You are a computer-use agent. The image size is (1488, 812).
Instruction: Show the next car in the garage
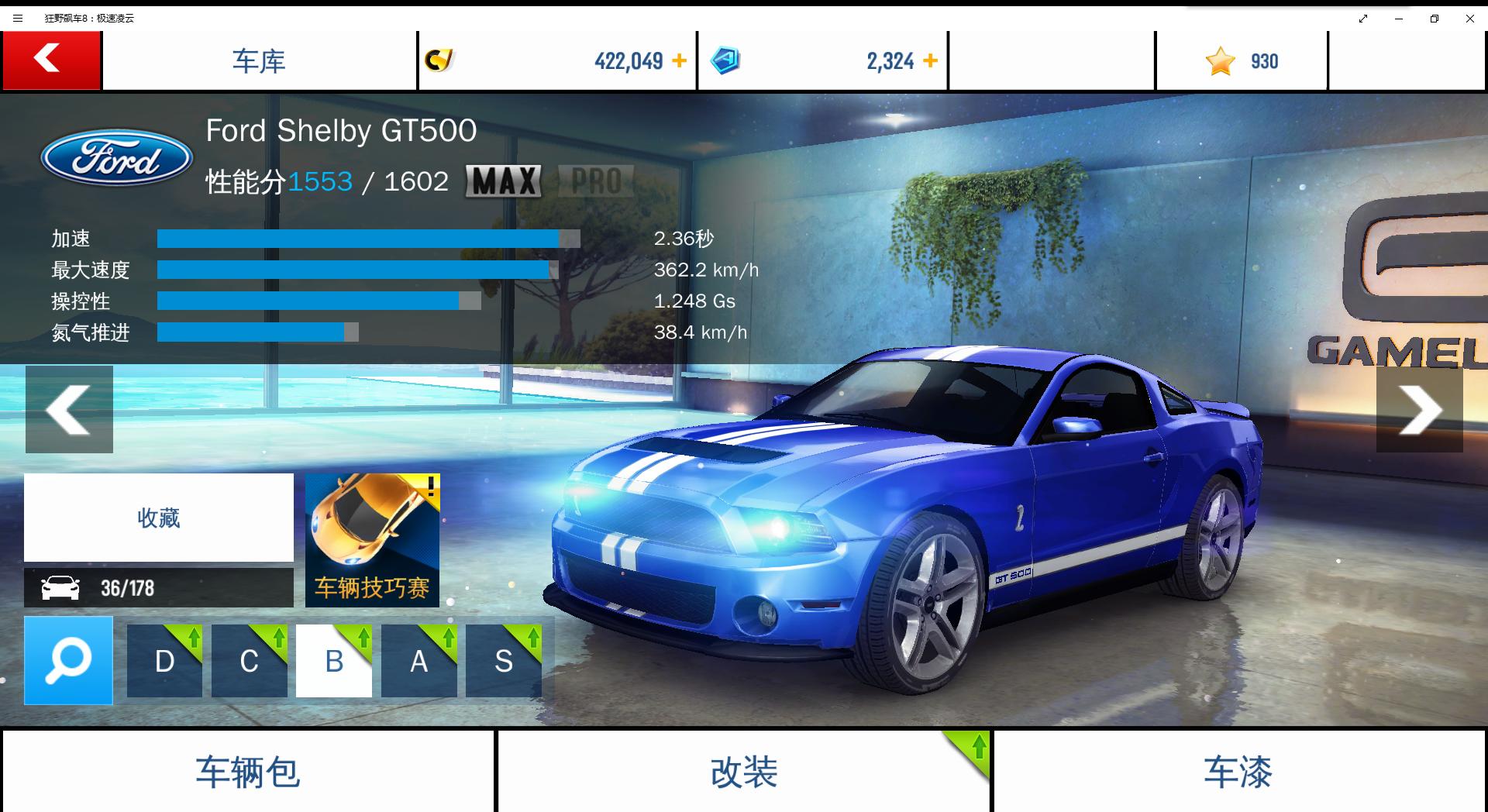point(1419,409)
